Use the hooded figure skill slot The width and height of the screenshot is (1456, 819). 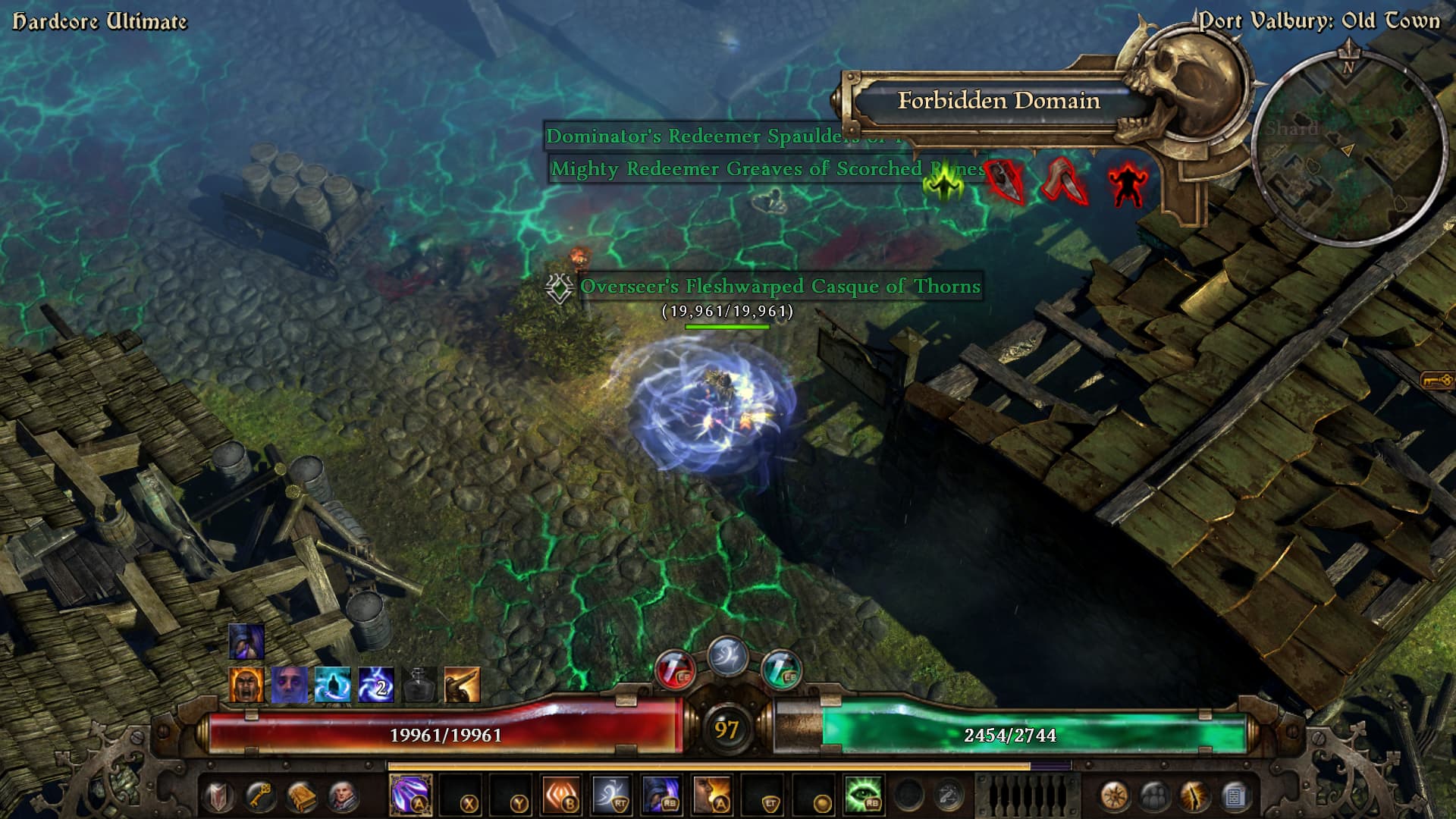coord(661,795)
